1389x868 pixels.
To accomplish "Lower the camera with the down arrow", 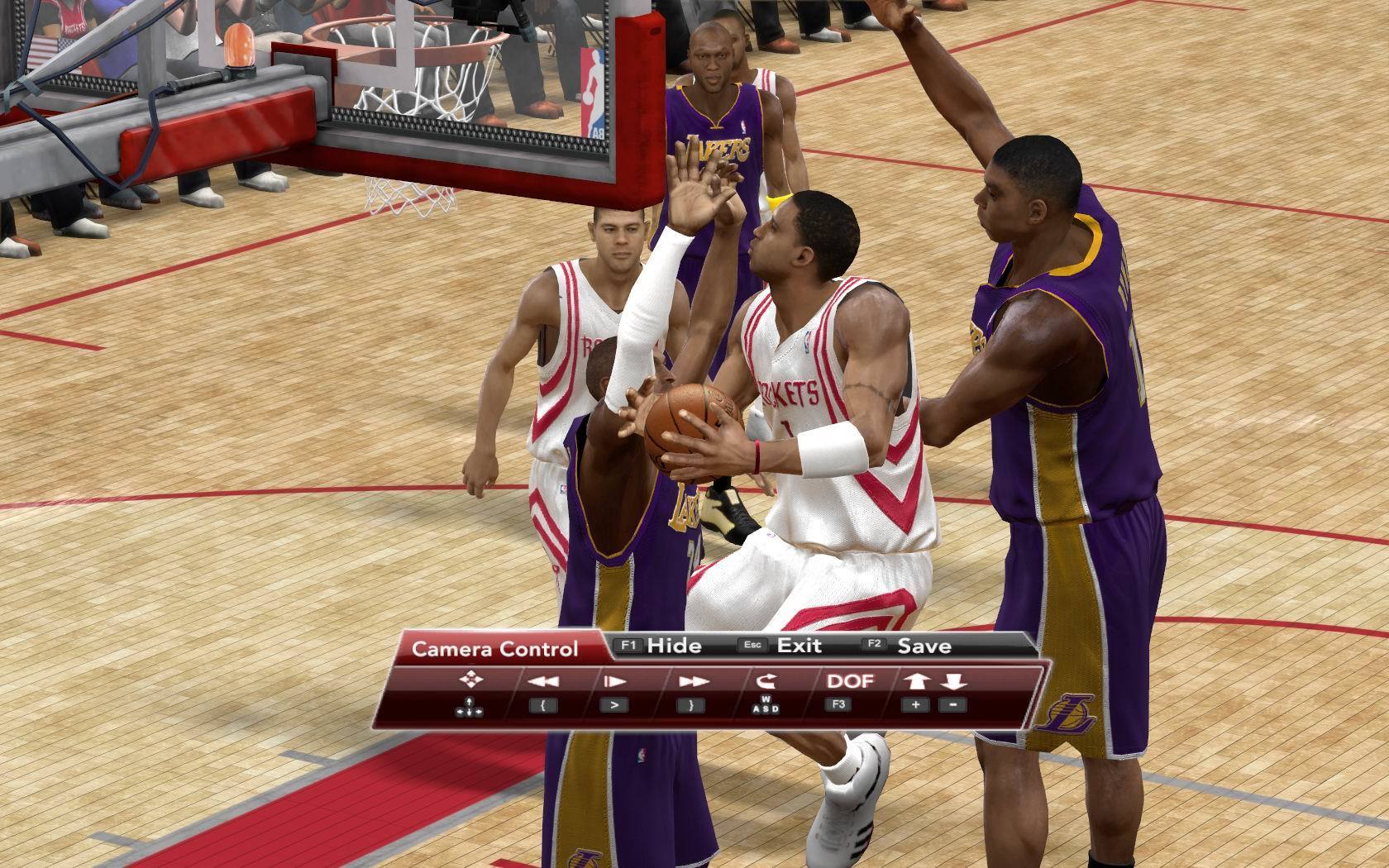I will [x=953, y=681].
